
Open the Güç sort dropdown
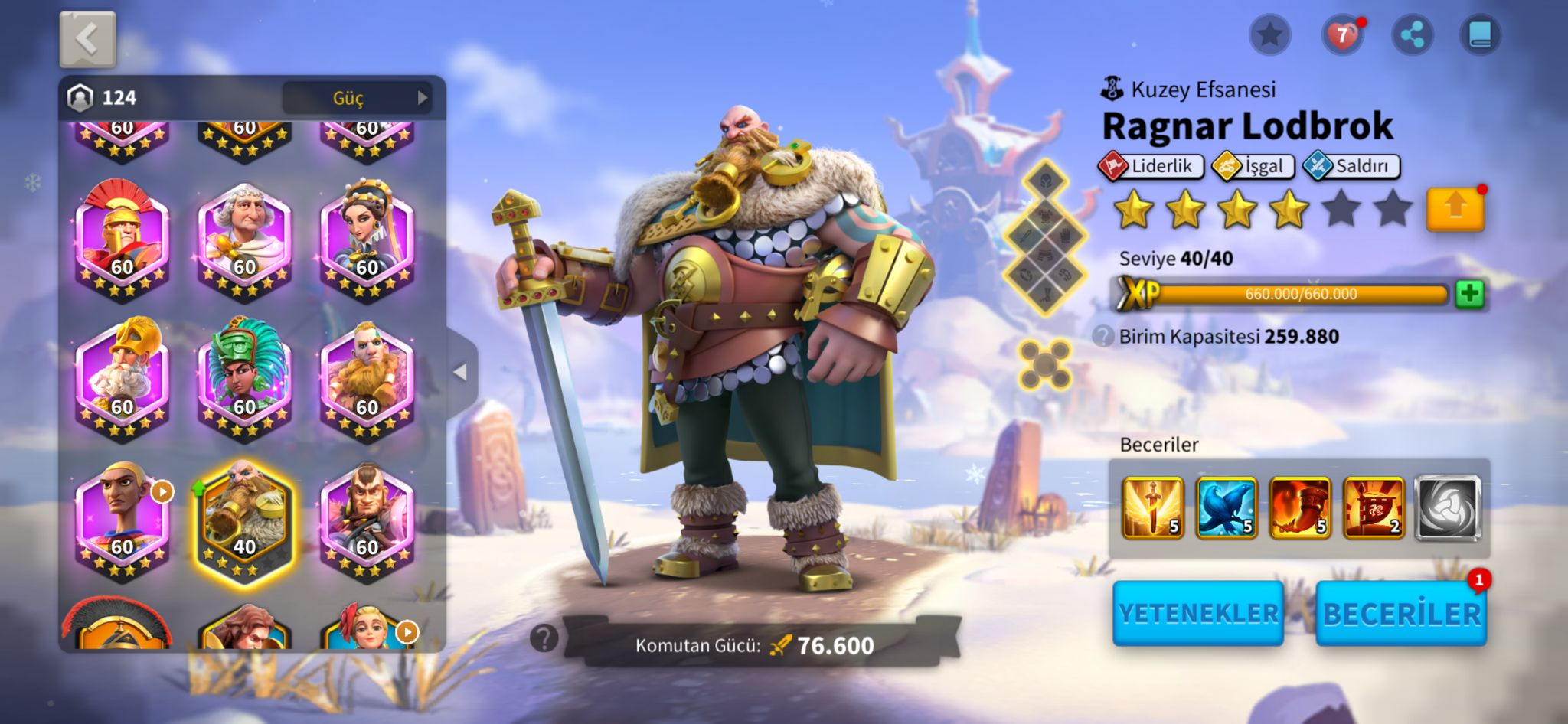pyautogui.click(x=357, y=98)
